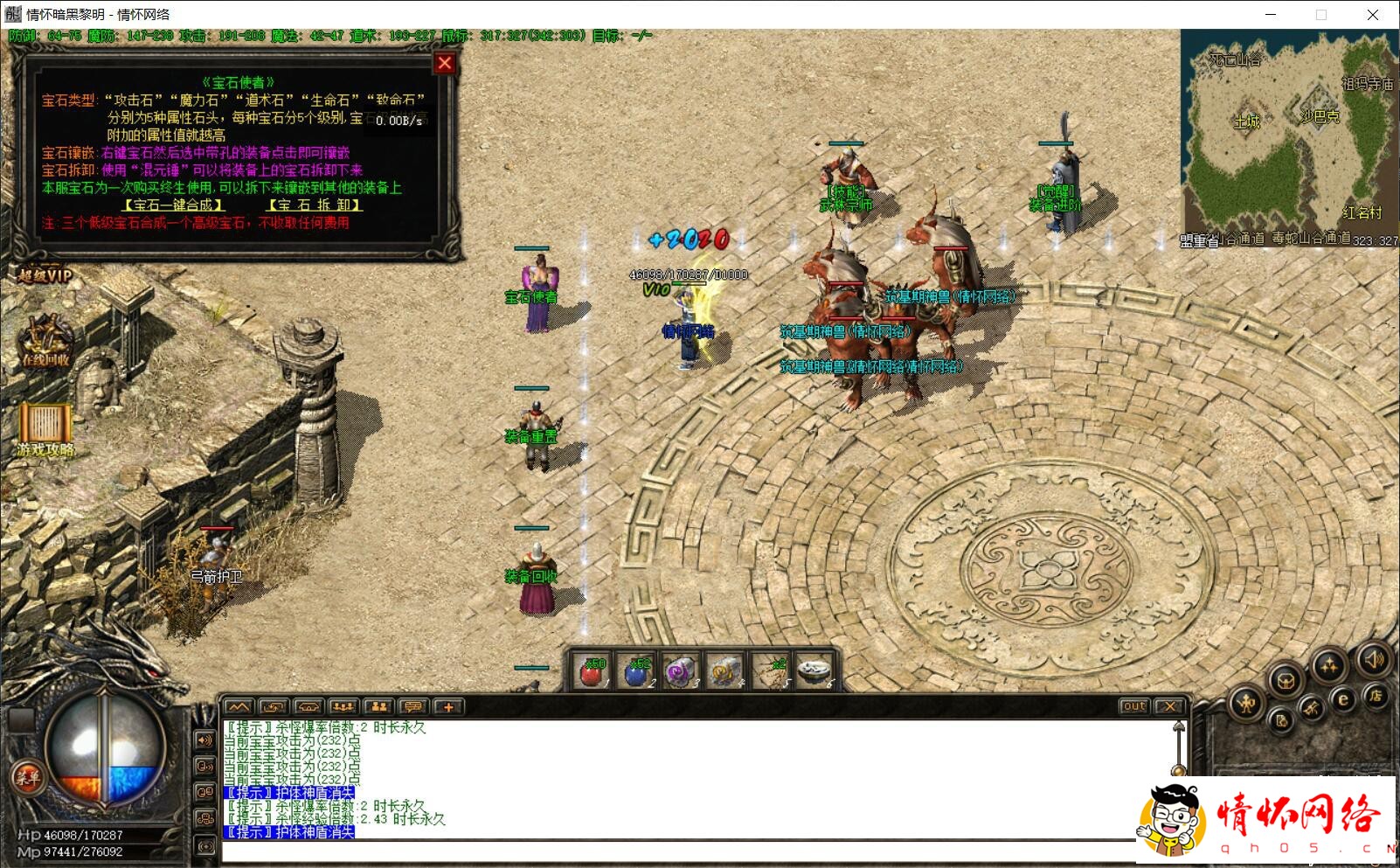Click the plus button on chat toolbar

click(448, 706)
